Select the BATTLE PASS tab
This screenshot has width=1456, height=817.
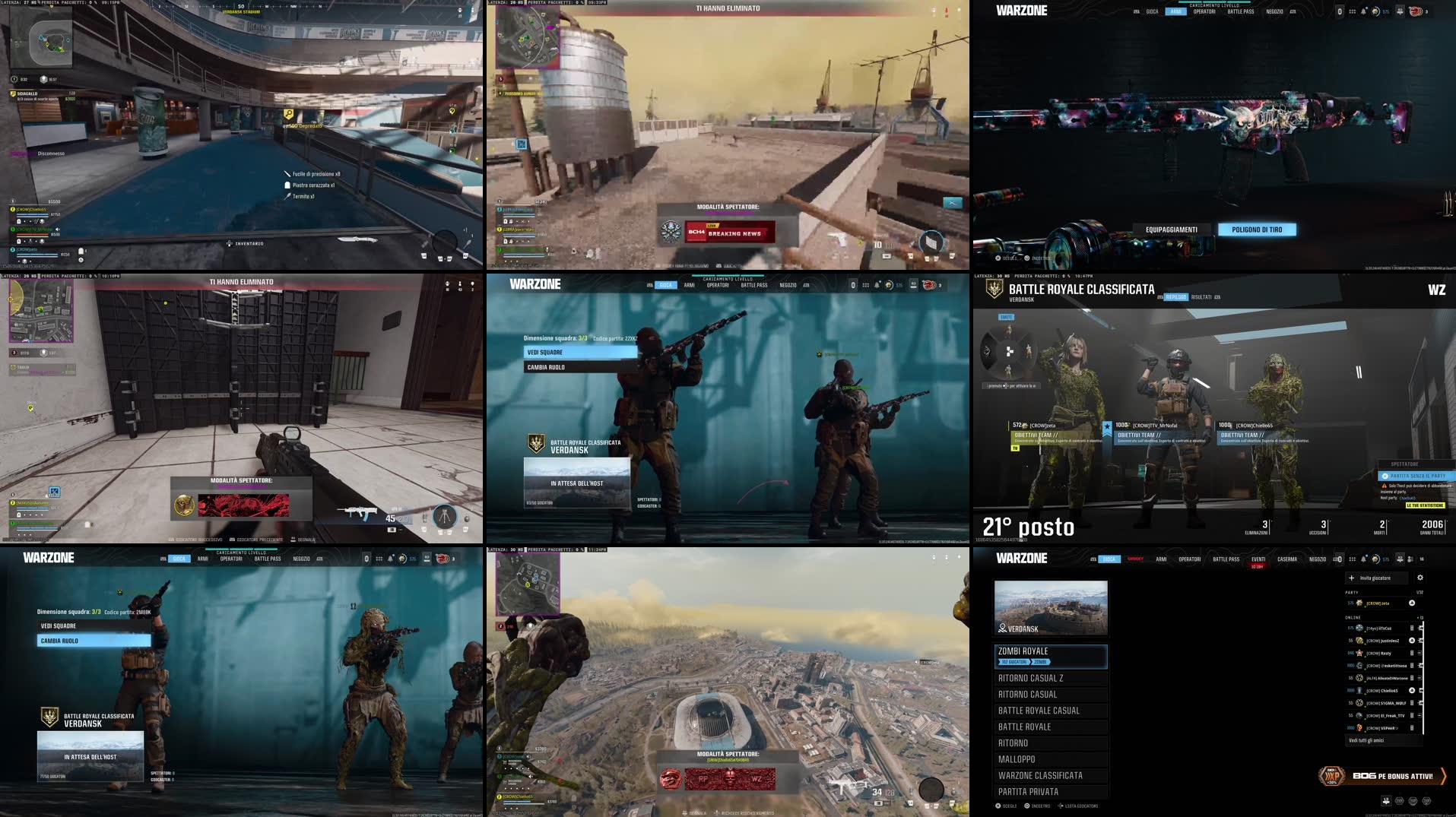tap(1226, 559)
